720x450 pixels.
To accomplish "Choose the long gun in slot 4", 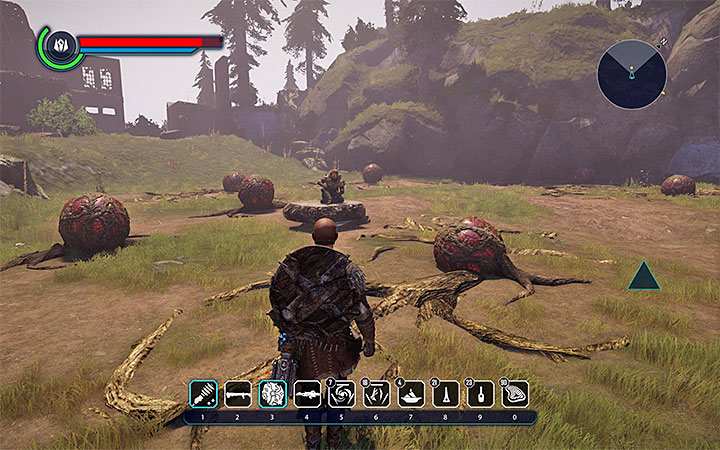I will [x=307, y=394].
